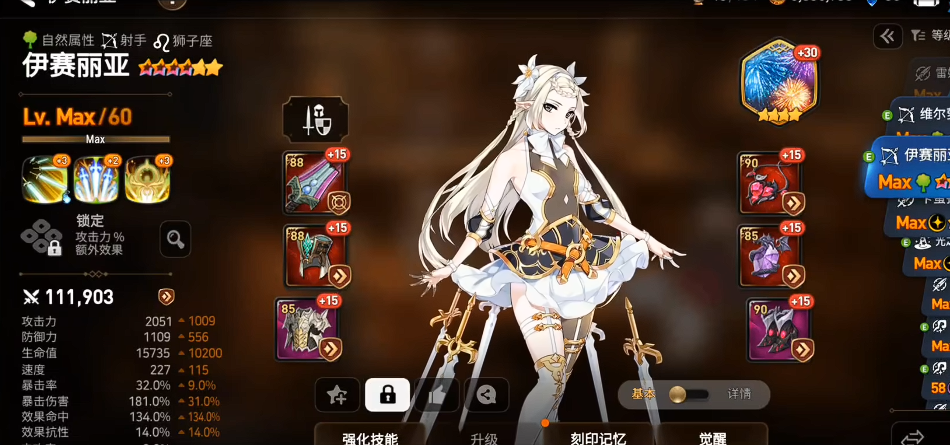
Task: Select the glowing blue swords skill icon
Action: coord(96,180)
